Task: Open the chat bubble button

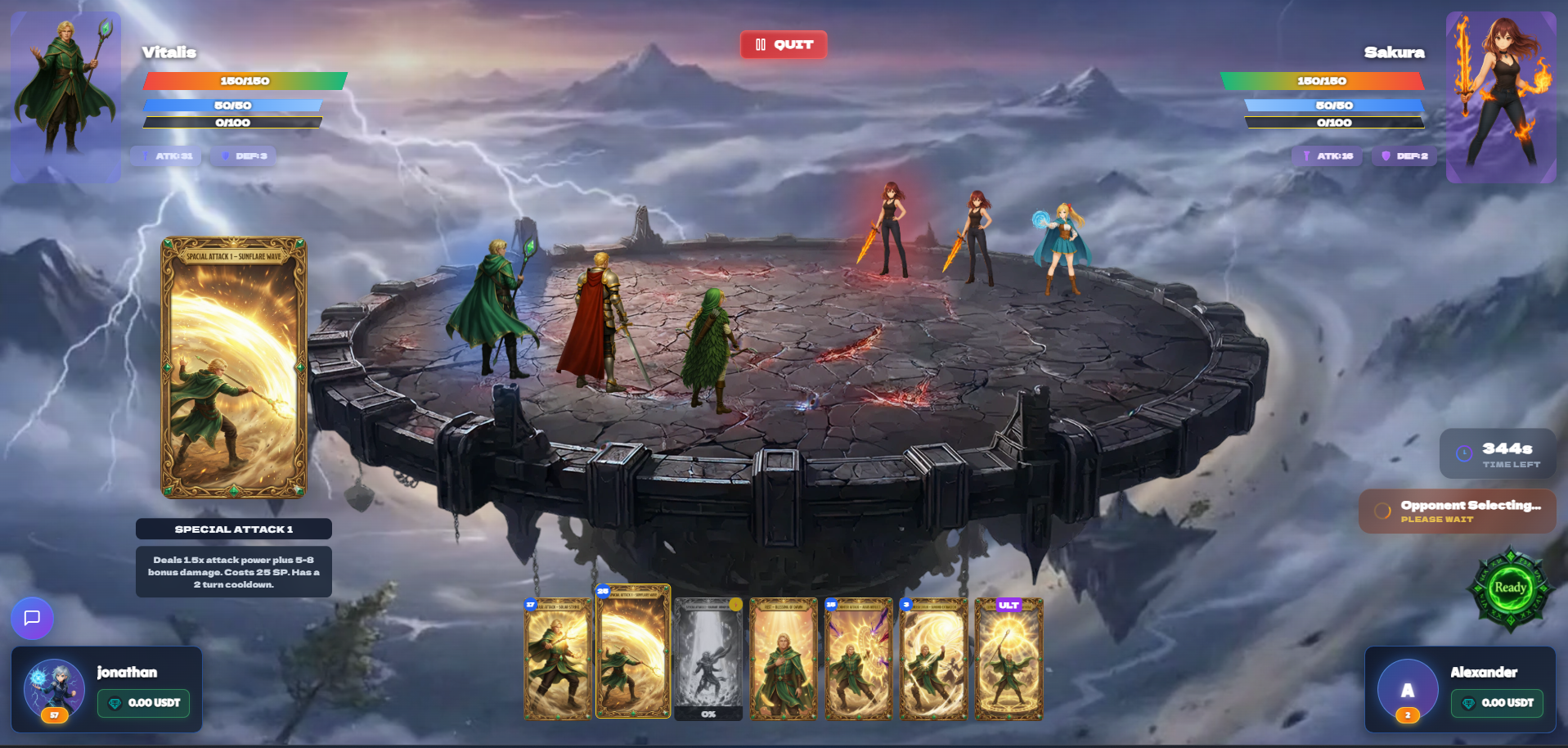Action: click(x=33, y=618)
